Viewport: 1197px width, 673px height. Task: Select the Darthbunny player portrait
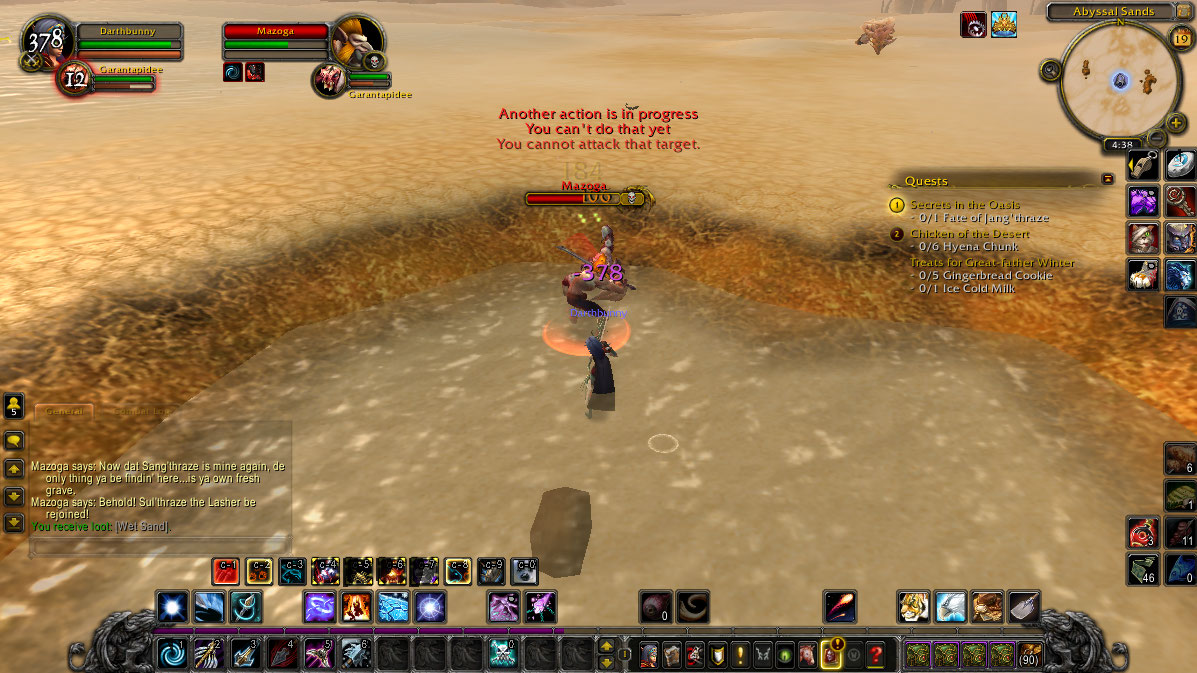[x=45, y=42]
